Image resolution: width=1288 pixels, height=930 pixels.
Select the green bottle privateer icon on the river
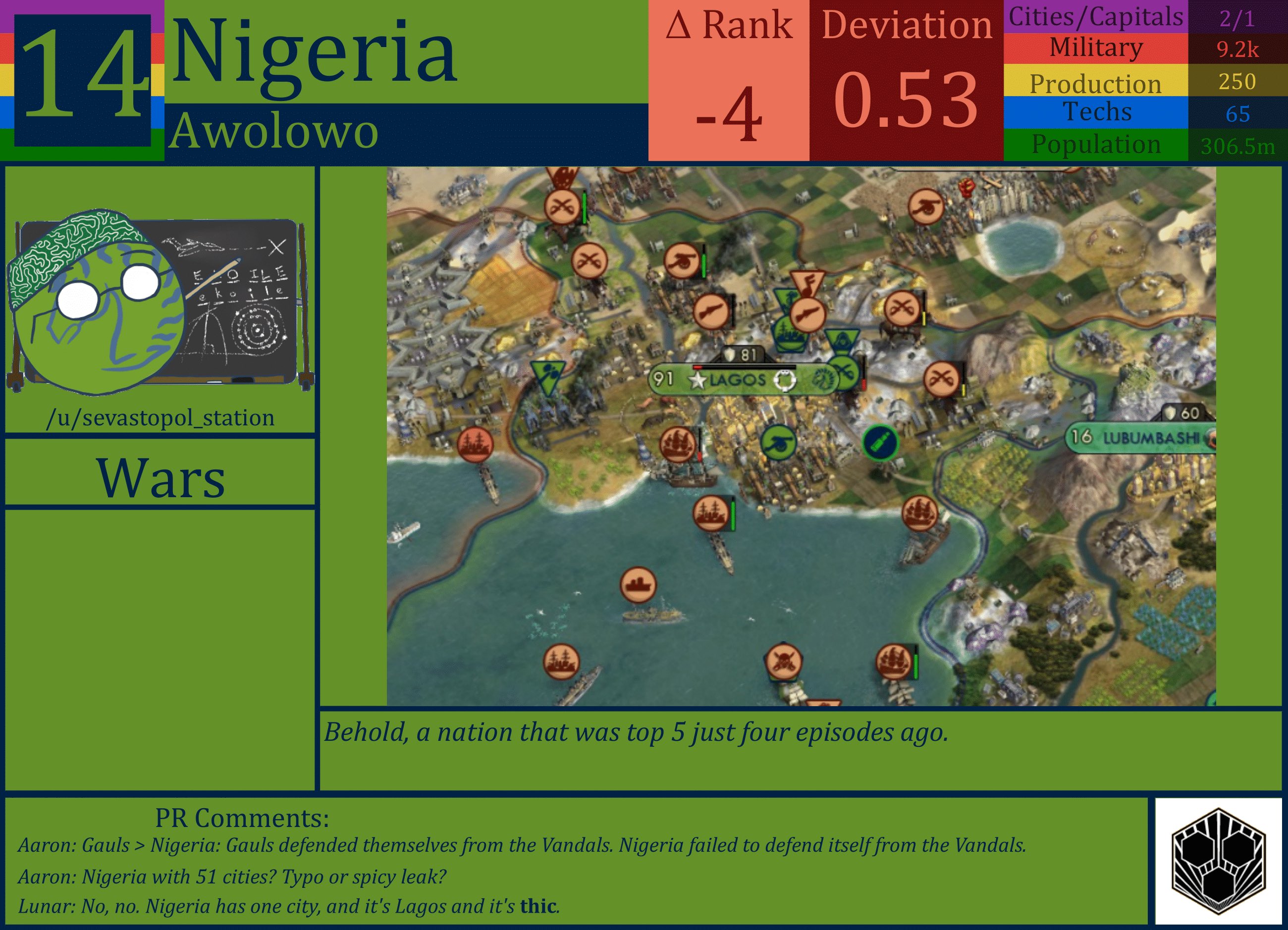point(881,442)
